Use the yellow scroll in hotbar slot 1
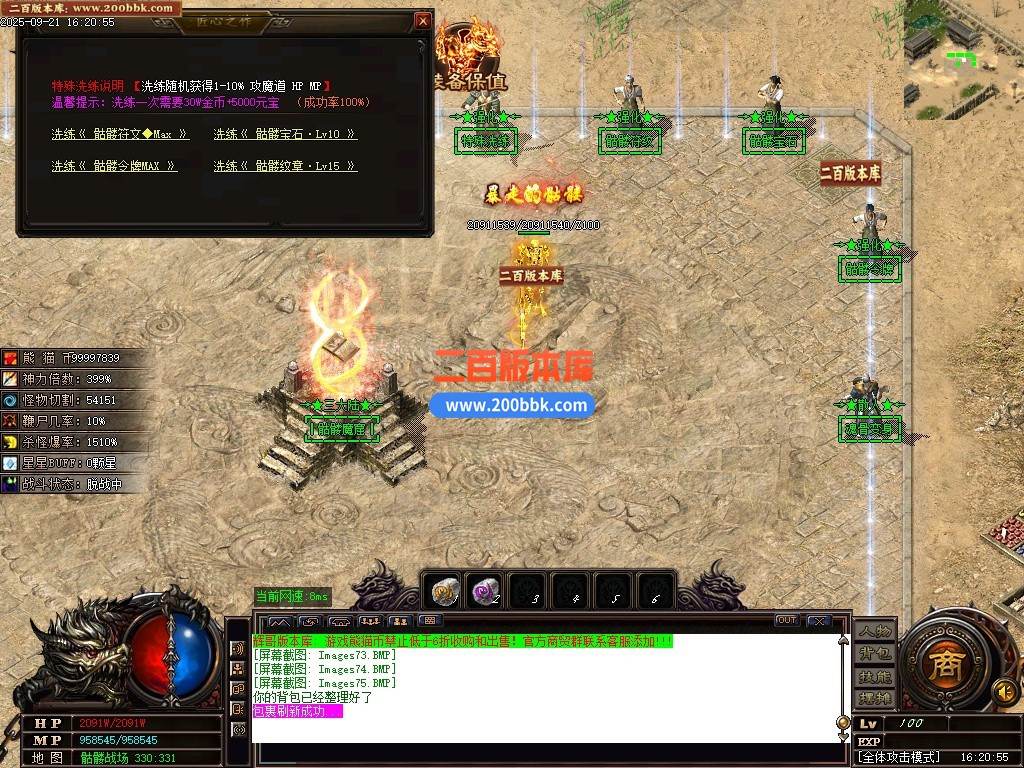 coord(444,592)
